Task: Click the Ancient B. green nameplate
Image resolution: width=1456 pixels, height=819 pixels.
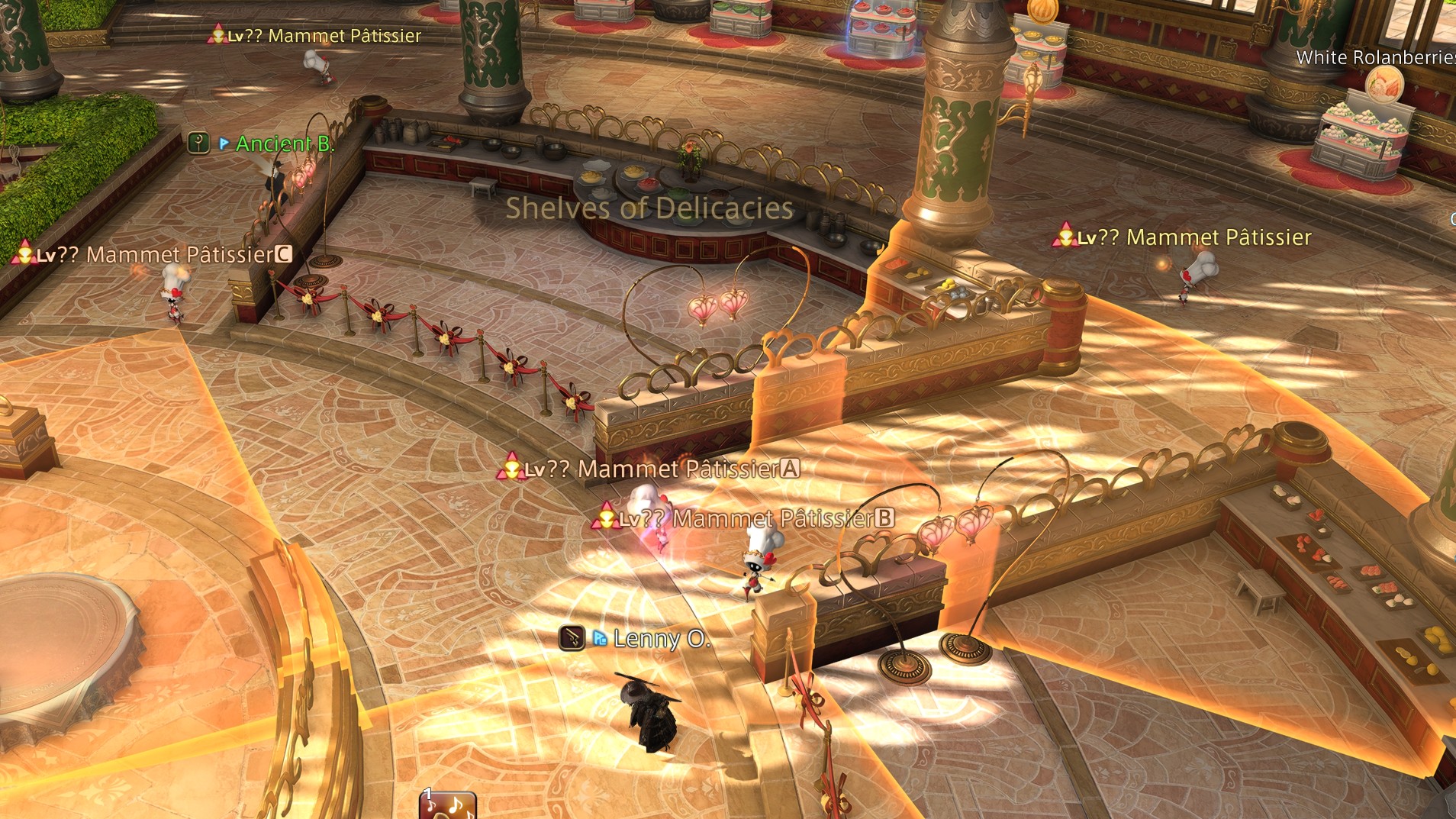Action: pyautogui.click(x=284, y=144)
